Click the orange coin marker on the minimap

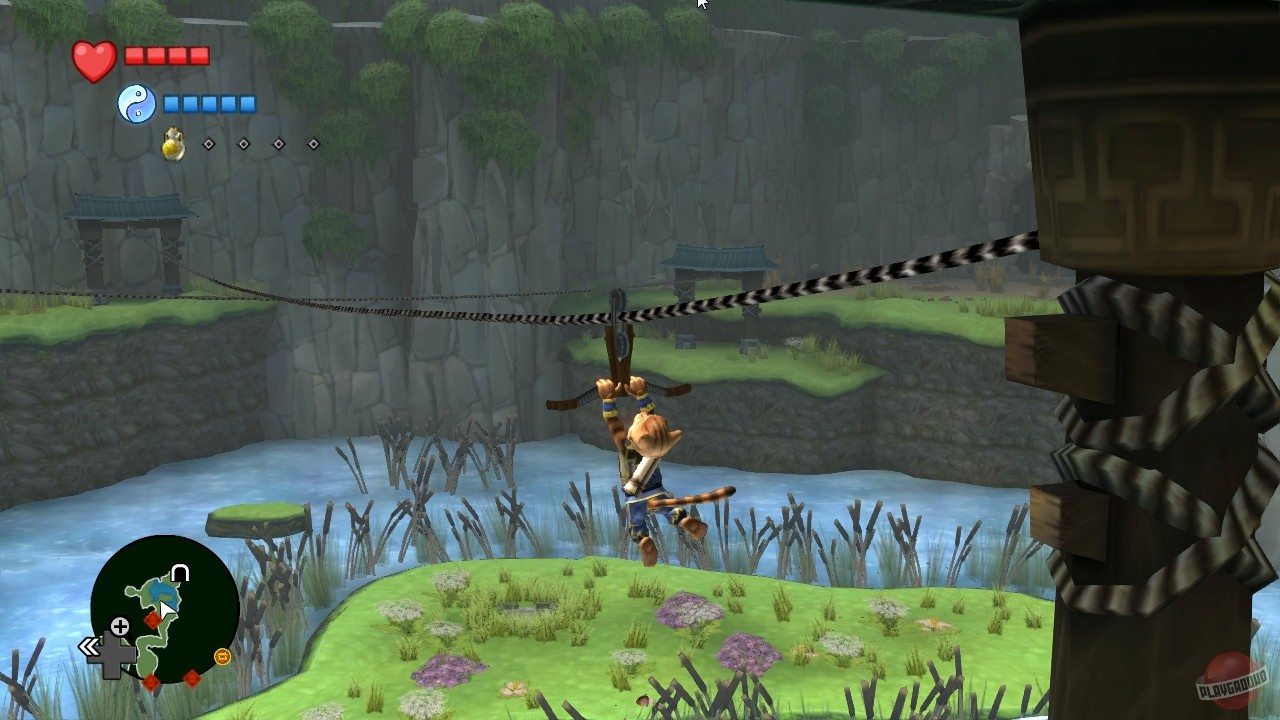click(222, 657)
